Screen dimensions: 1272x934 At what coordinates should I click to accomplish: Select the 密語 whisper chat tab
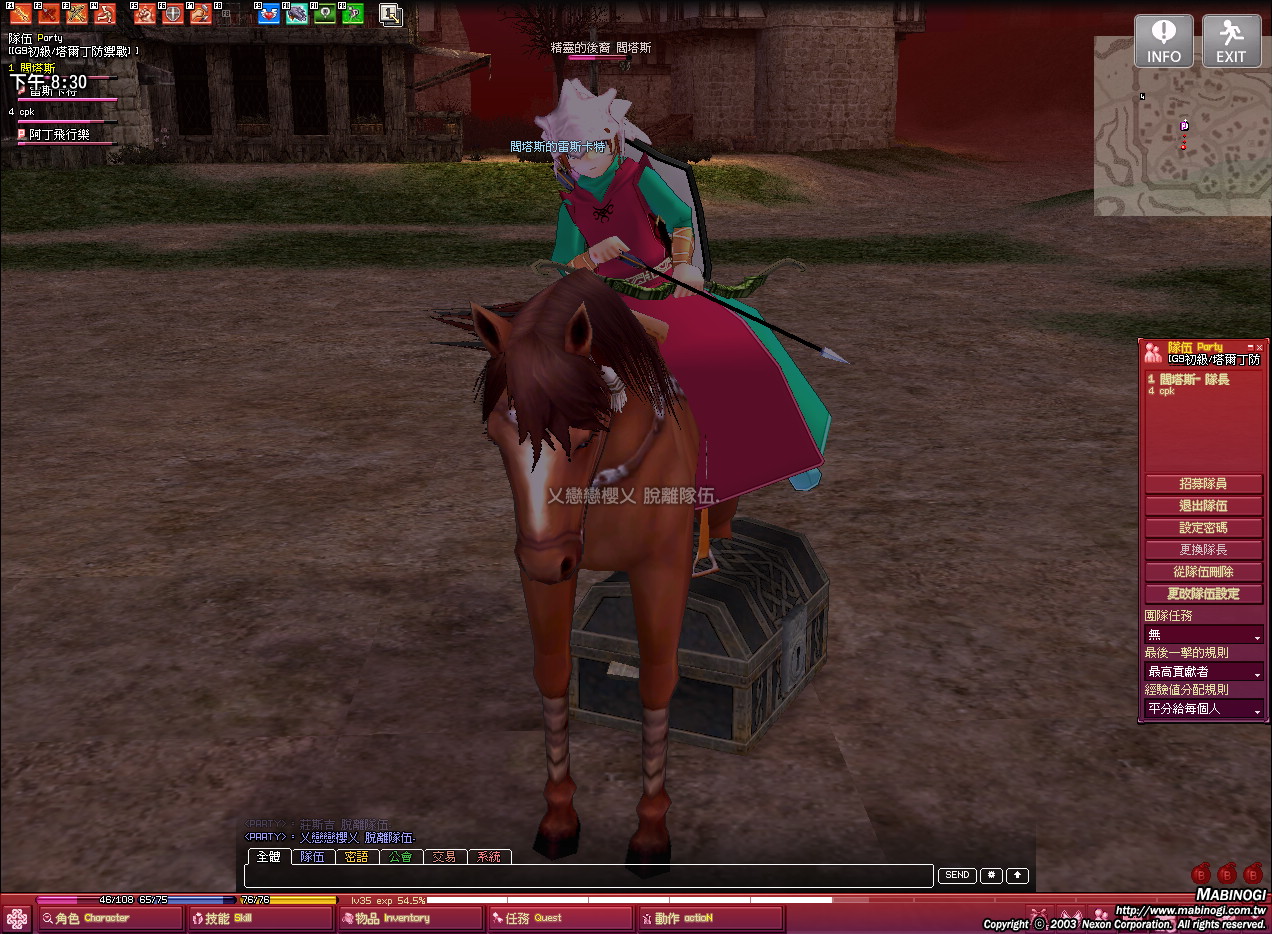tap(356, 857)
